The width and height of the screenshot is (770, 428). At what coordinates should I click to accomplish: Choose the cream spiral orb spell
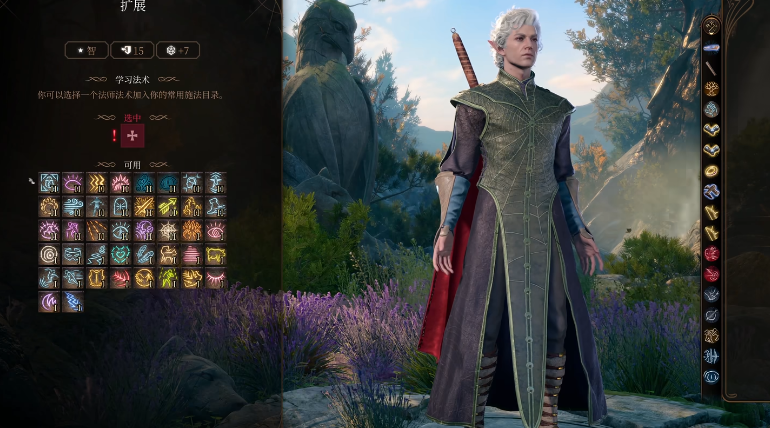(x=49, y=255)
